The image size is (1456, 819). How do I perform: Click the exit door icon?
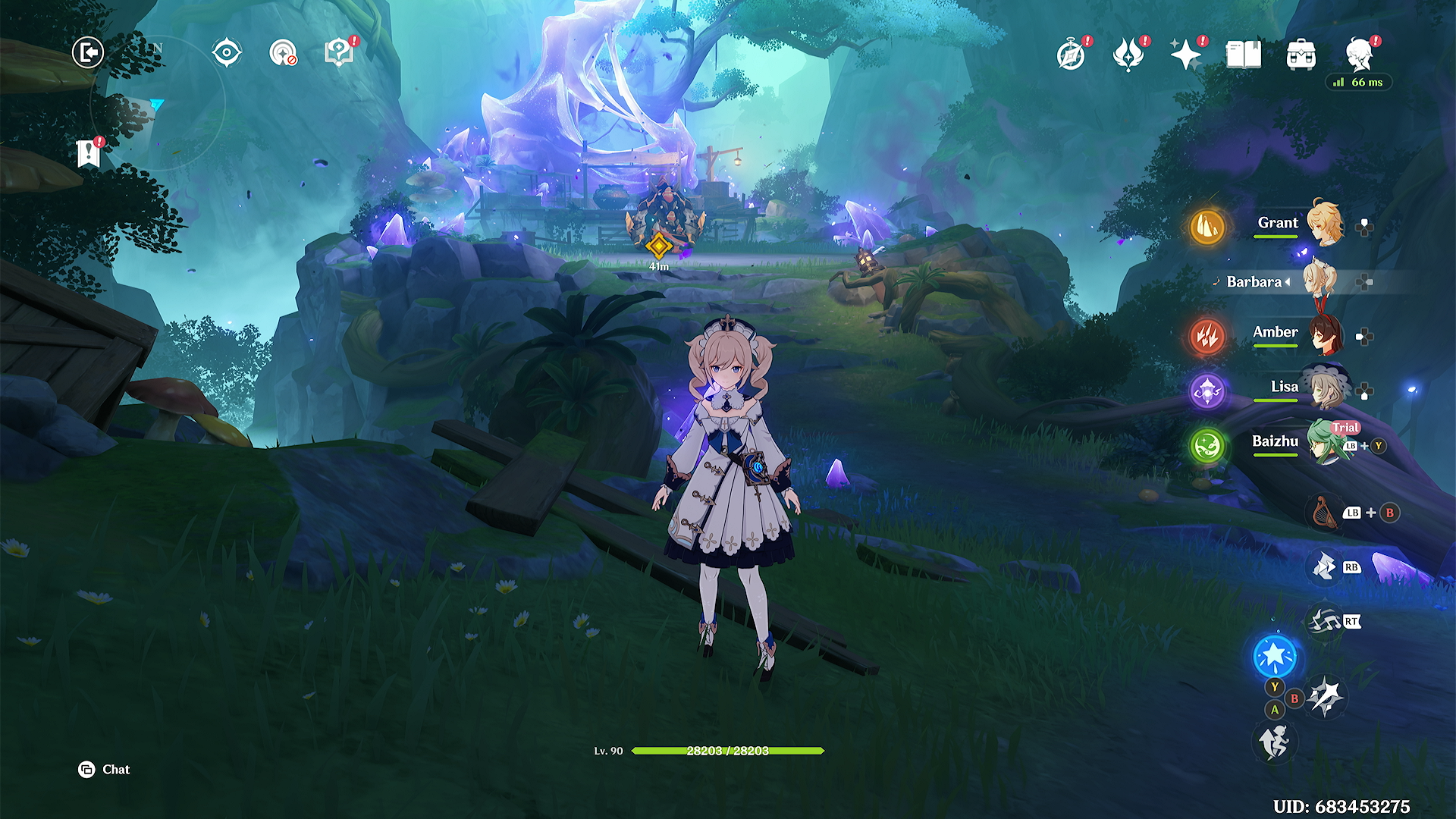pos(88,53)
